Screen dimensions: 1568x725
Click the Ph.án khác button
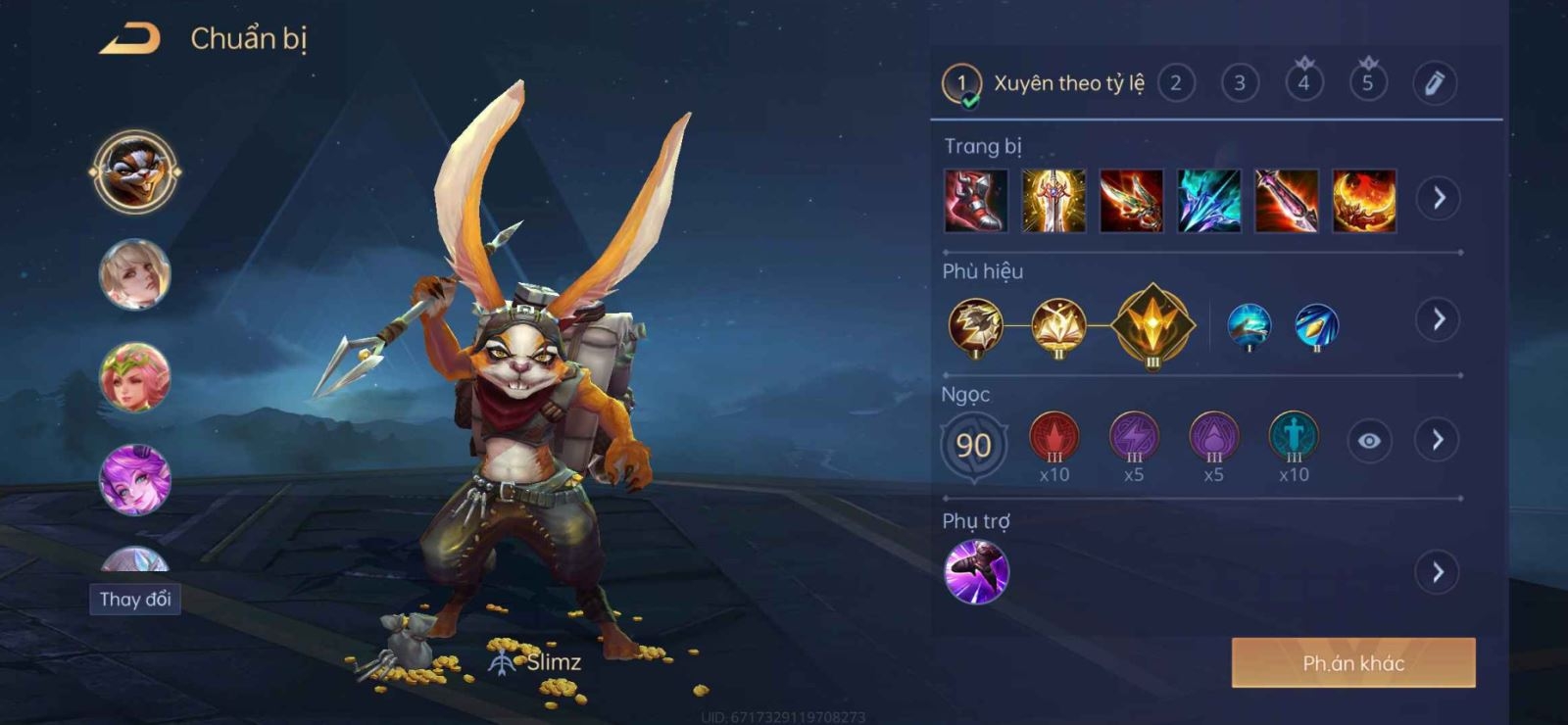click(1352, 662)
